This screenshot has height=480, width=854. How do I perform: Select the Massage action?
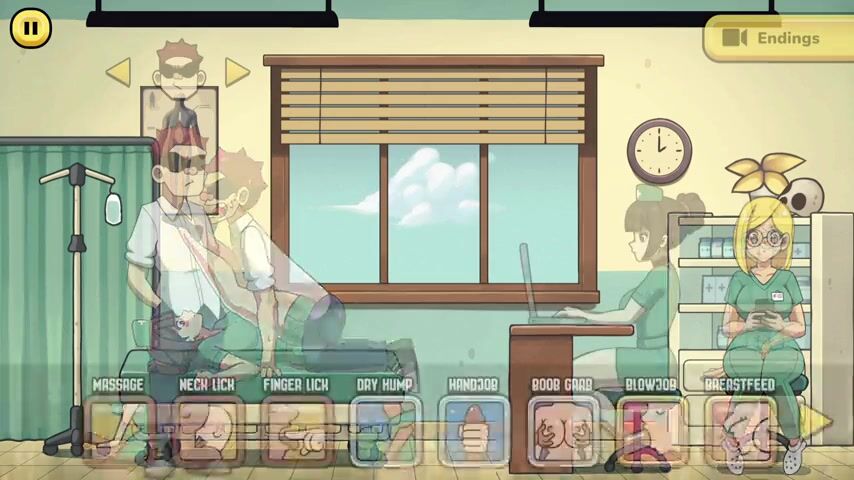tap(118, 431)
